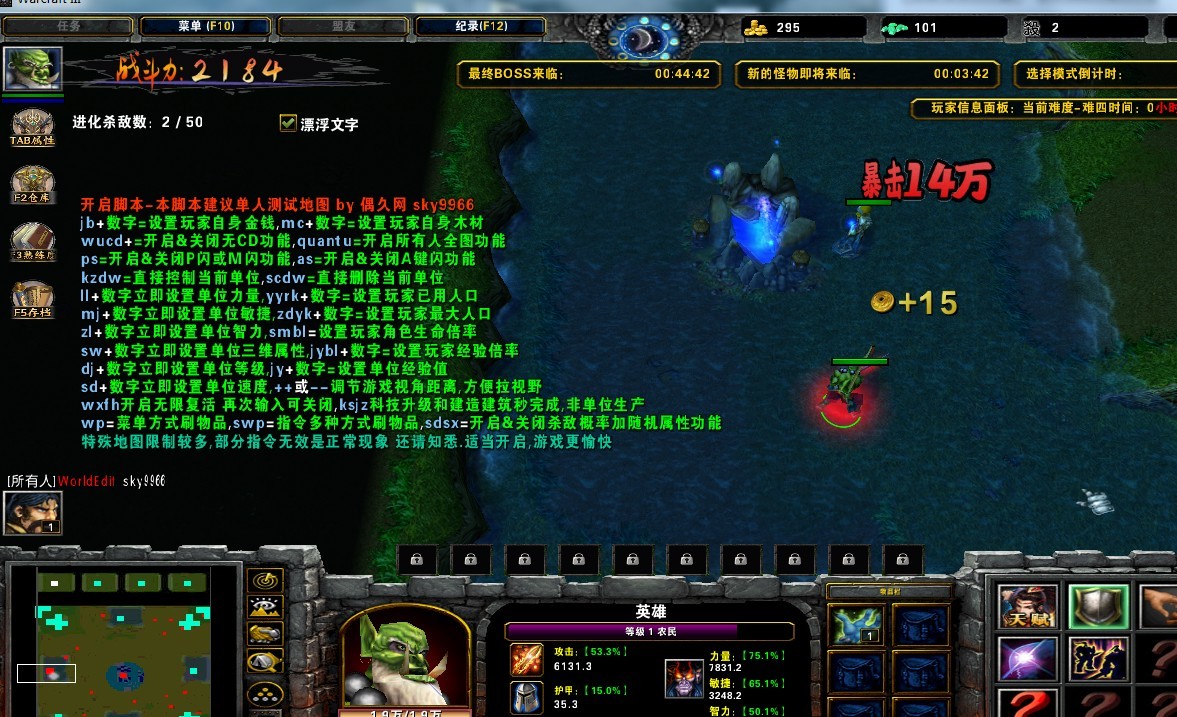Screen dimensions: 1177x717
Task: Select the orc hero portrait icon at top-left
Action: coord(33,68)
